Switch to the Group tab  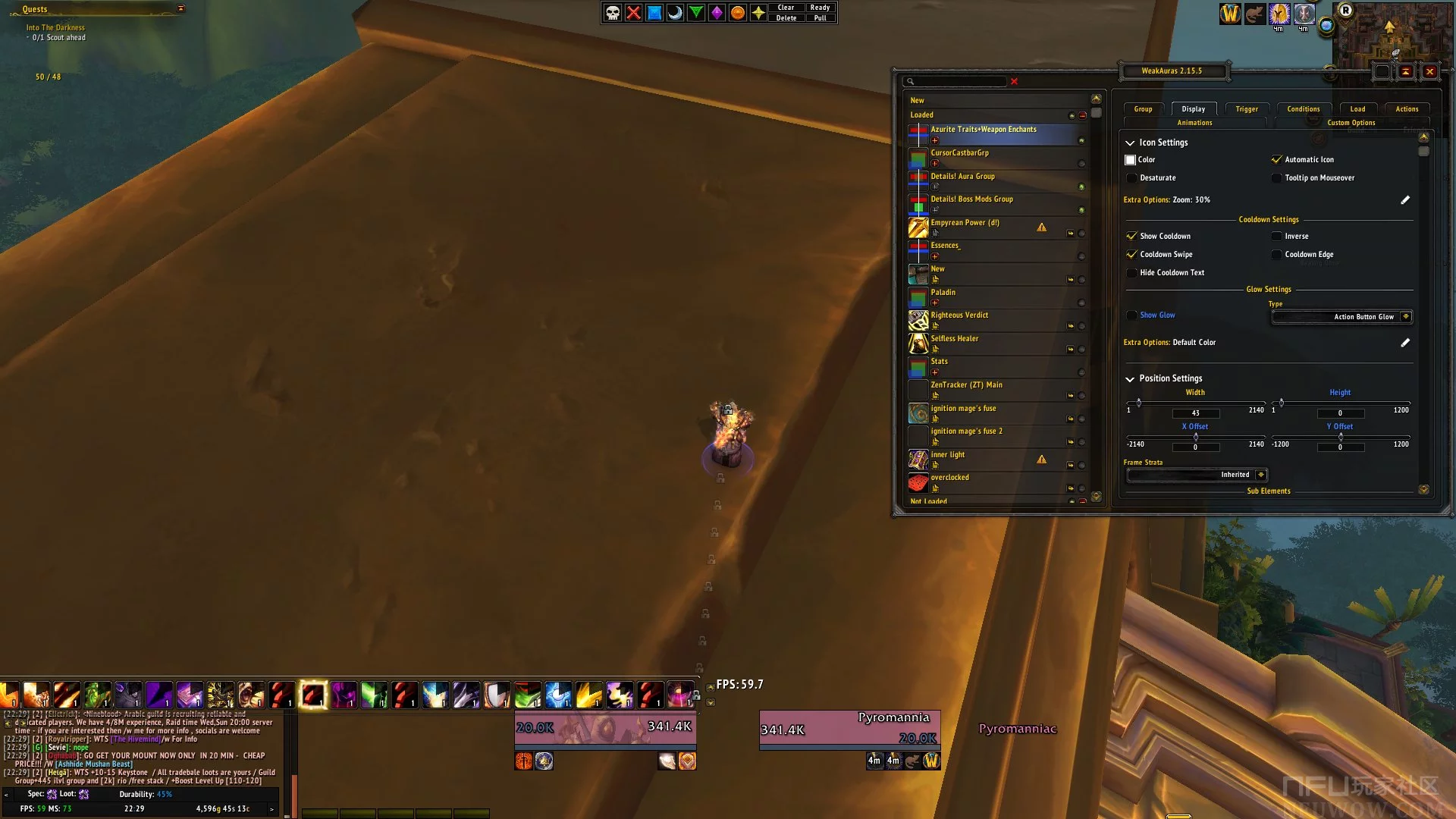1143,109
